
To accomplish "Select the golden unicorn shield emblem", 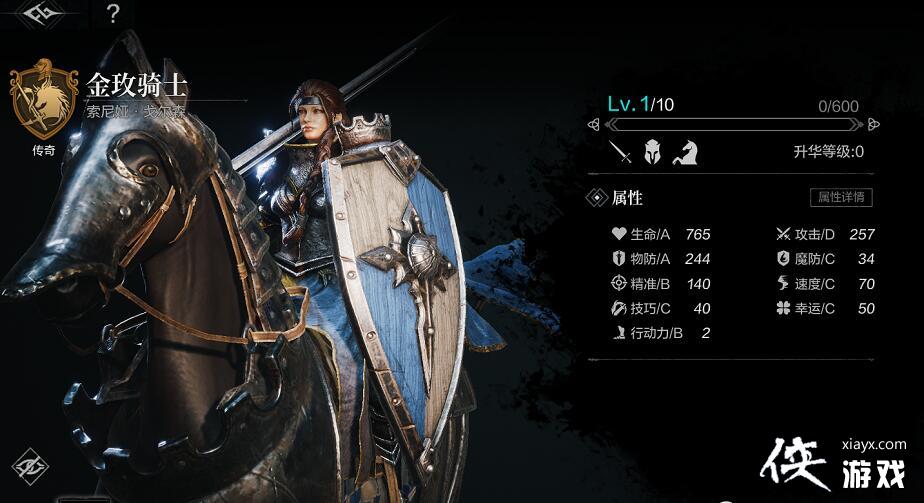I will 44,100.
